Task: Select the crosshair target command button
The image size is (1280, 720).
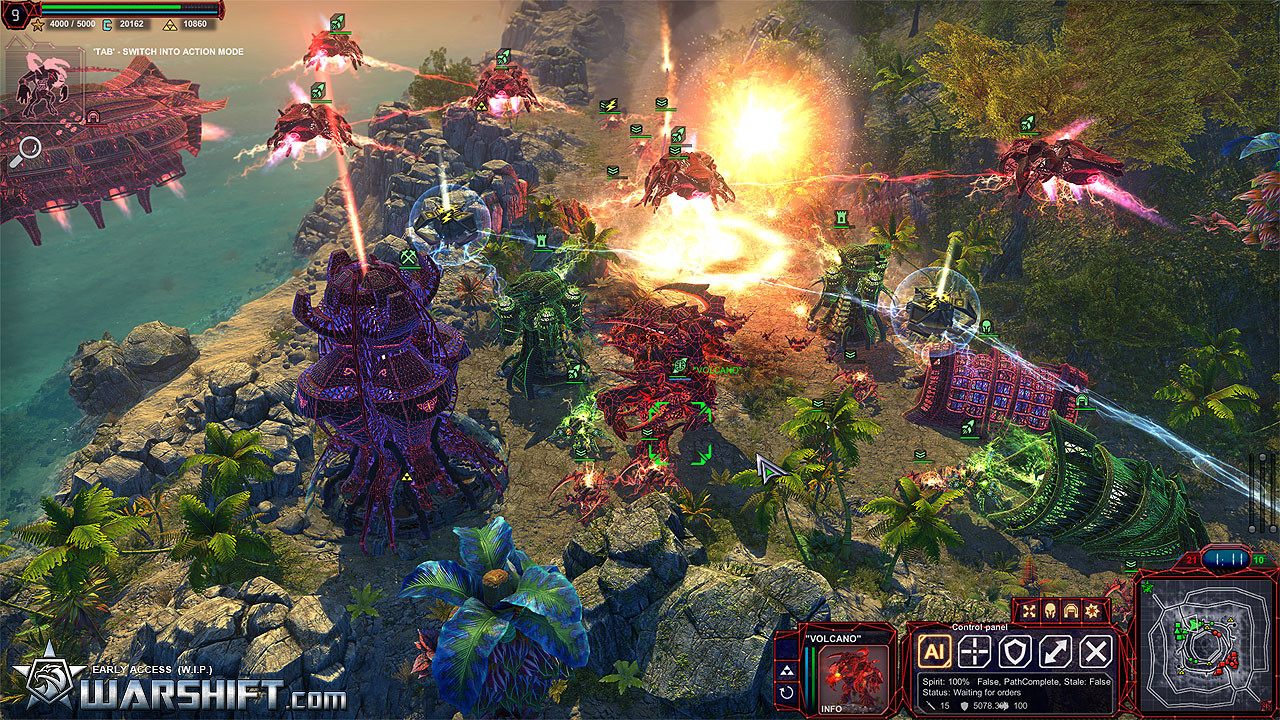Action: (x=974, y=652)
